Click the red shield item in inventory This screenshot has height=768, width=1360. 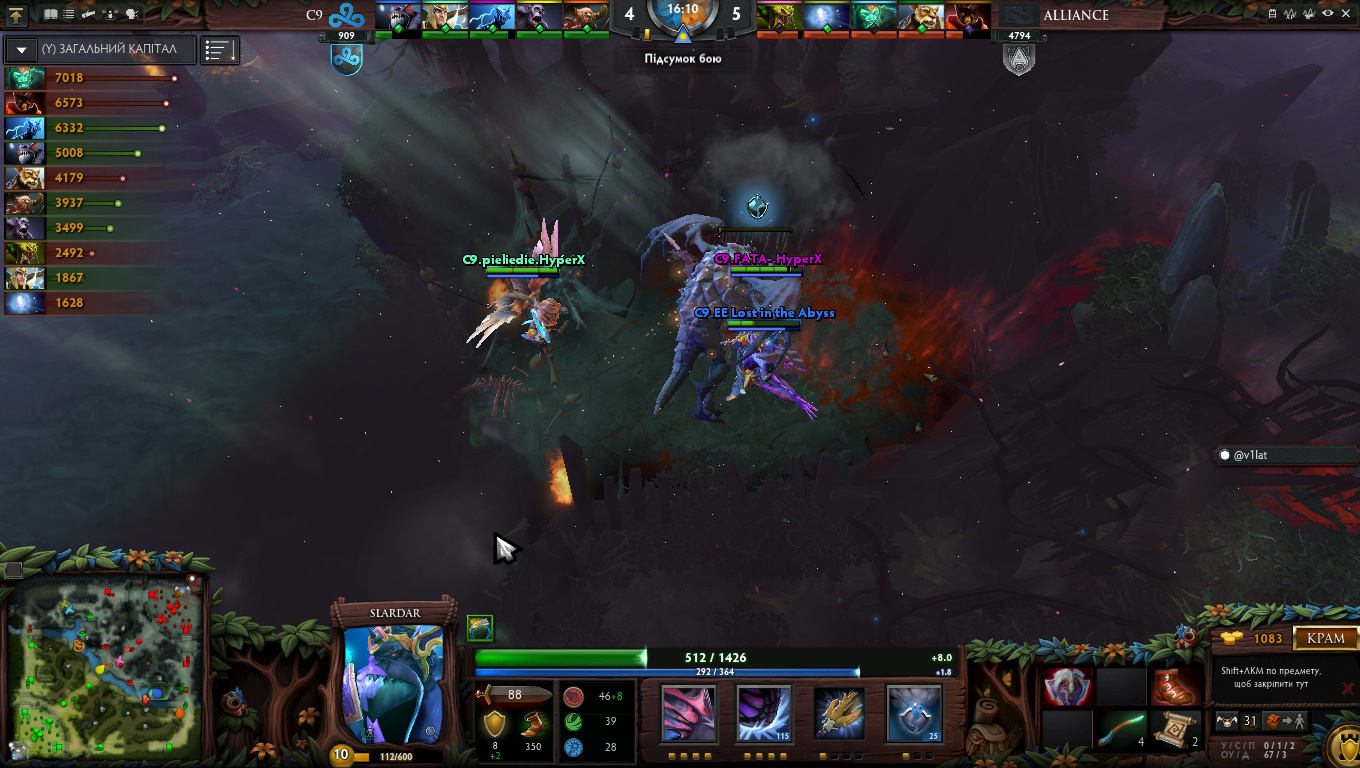pos(1068,687)
